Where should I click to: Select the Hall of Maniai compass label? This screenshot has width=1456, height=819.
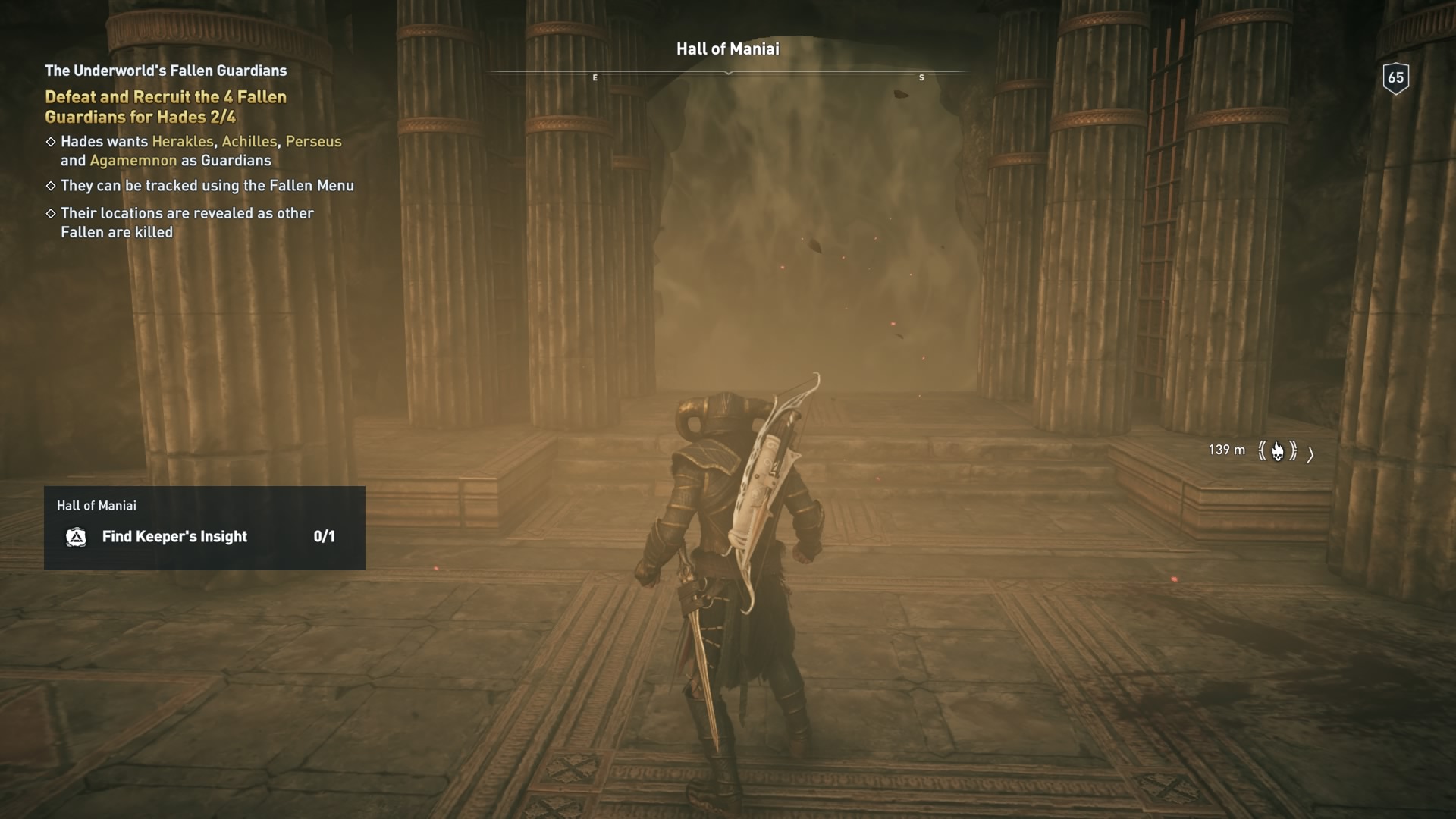727,49
